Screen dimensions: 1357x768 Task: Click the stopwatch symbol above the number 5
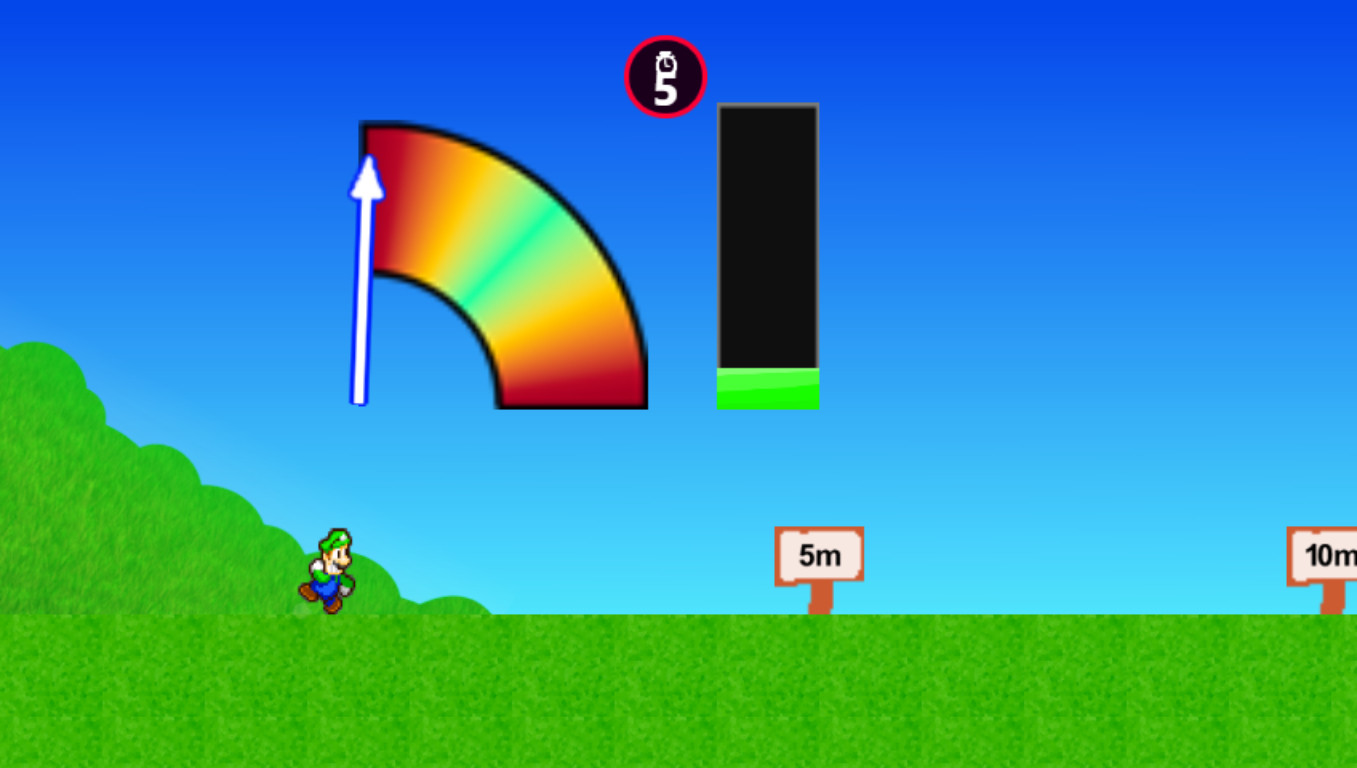[x=665, y=66]
